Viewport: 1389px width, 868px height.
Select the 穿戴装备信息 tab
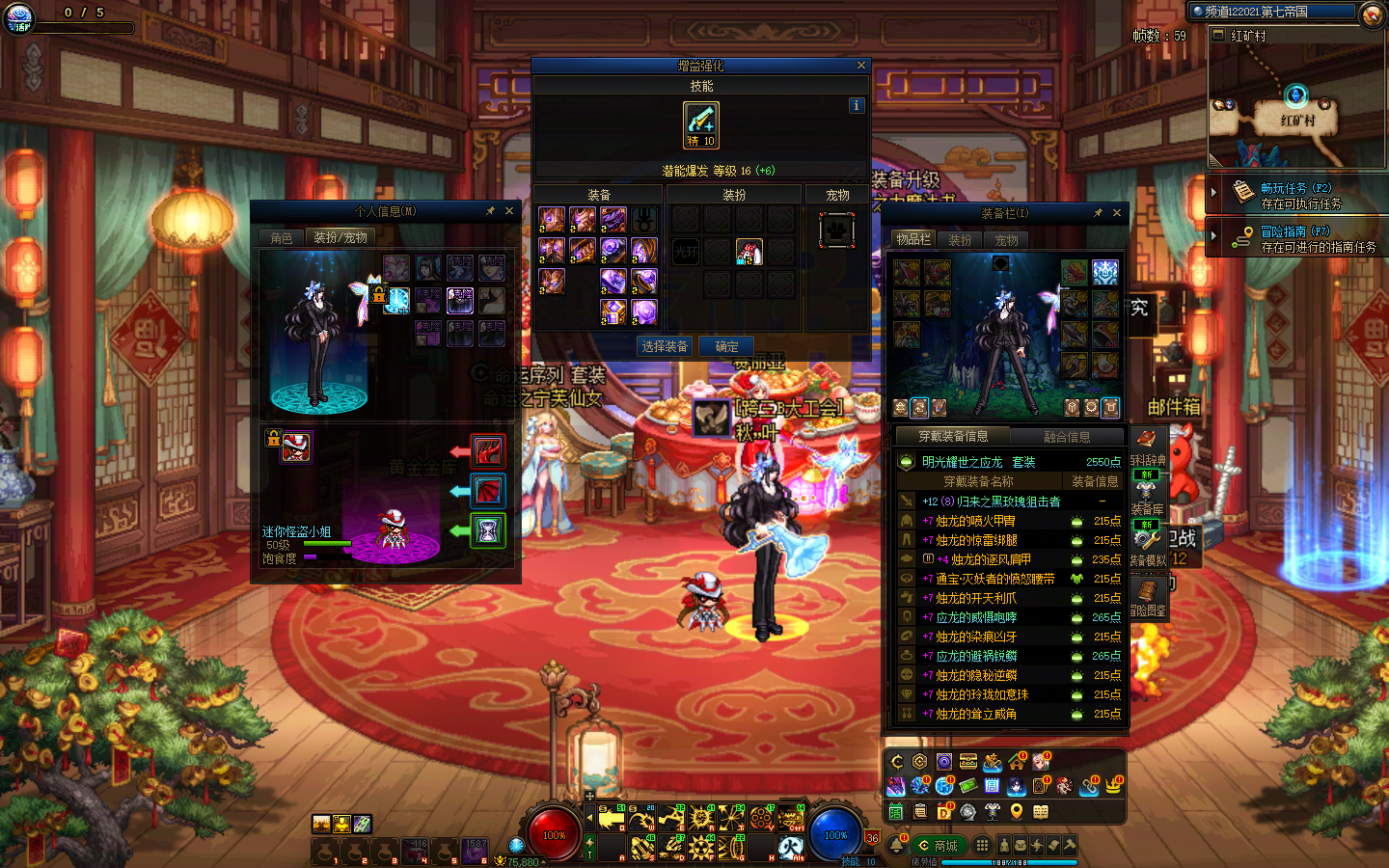(952, 437)
